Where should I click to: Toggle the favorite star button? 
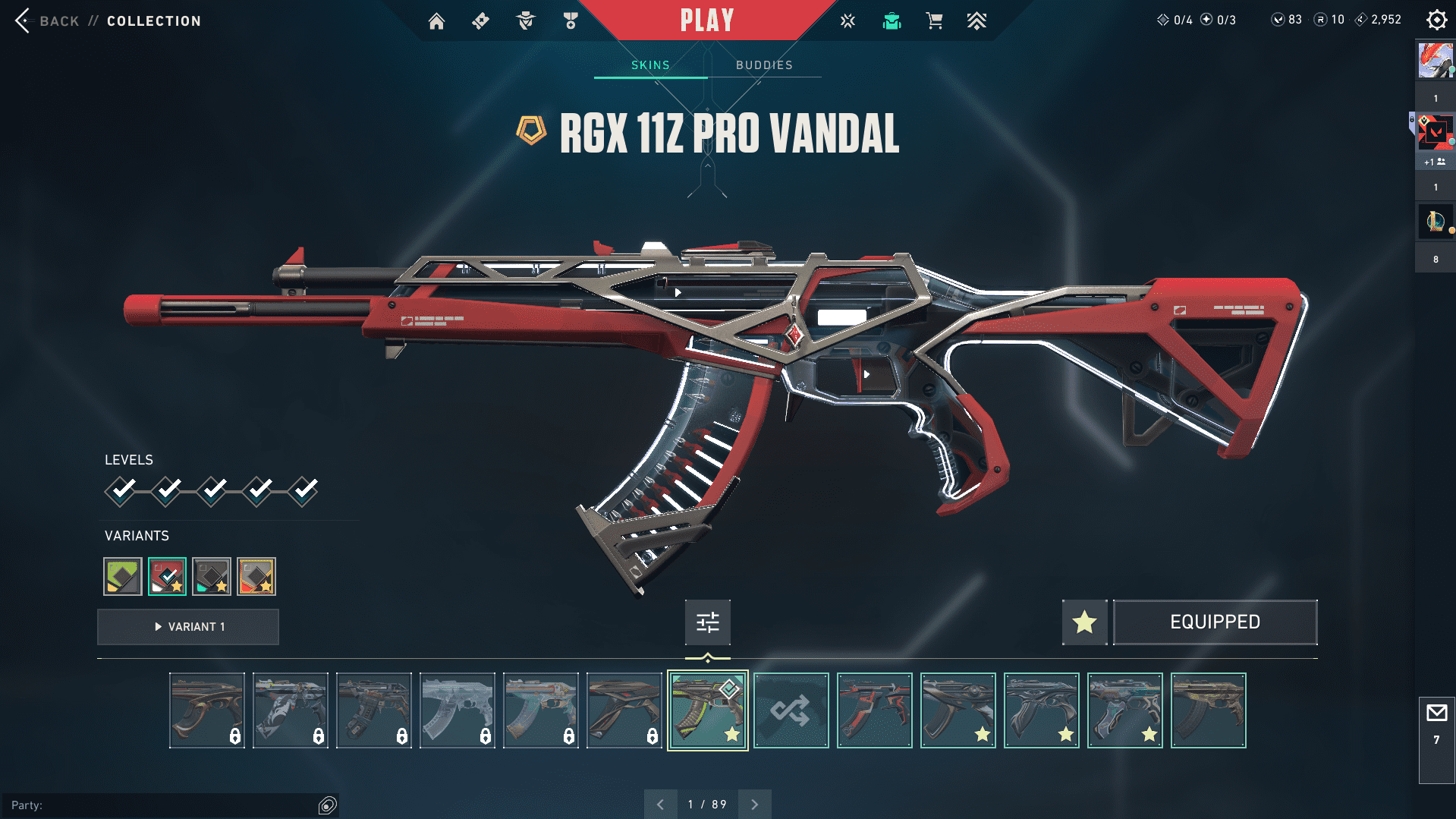pyautogui.click(x=1084, y=622)
